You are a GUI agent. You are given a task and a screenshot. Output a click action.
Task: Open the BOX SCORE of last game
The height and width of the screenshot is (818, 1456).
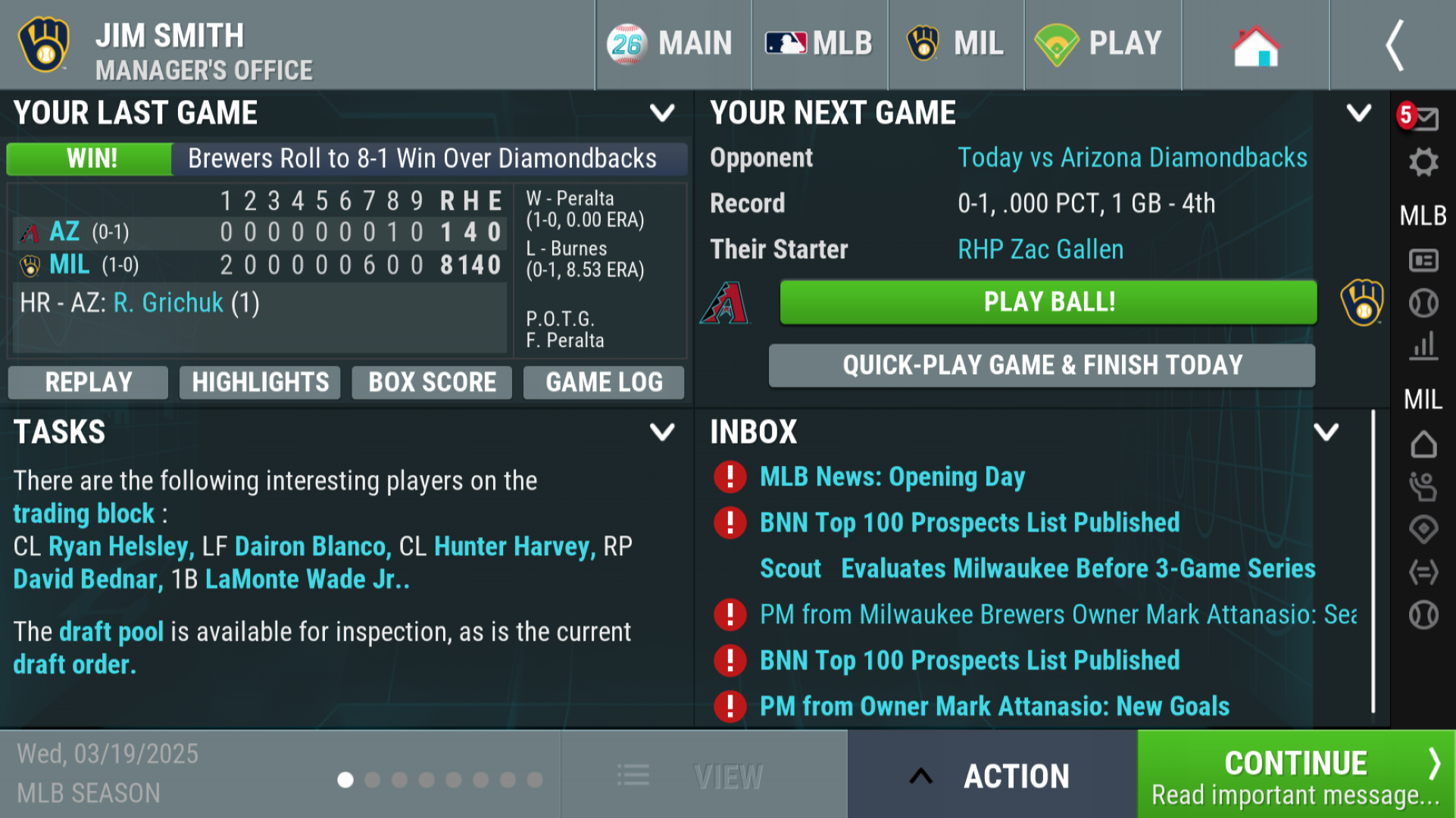(431, 382)
